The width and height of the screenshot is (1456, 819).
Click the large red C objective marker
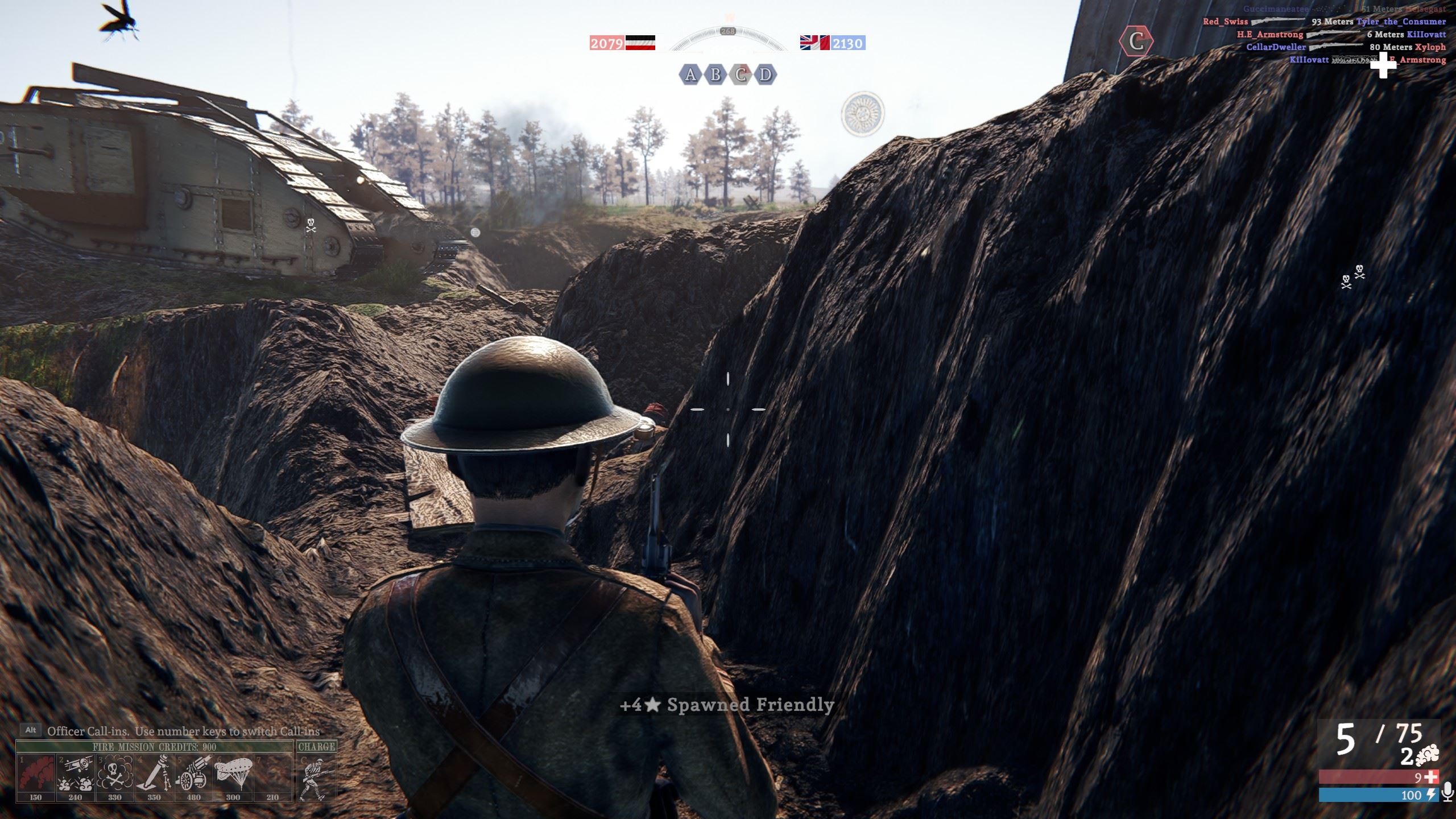[1136, 42]
